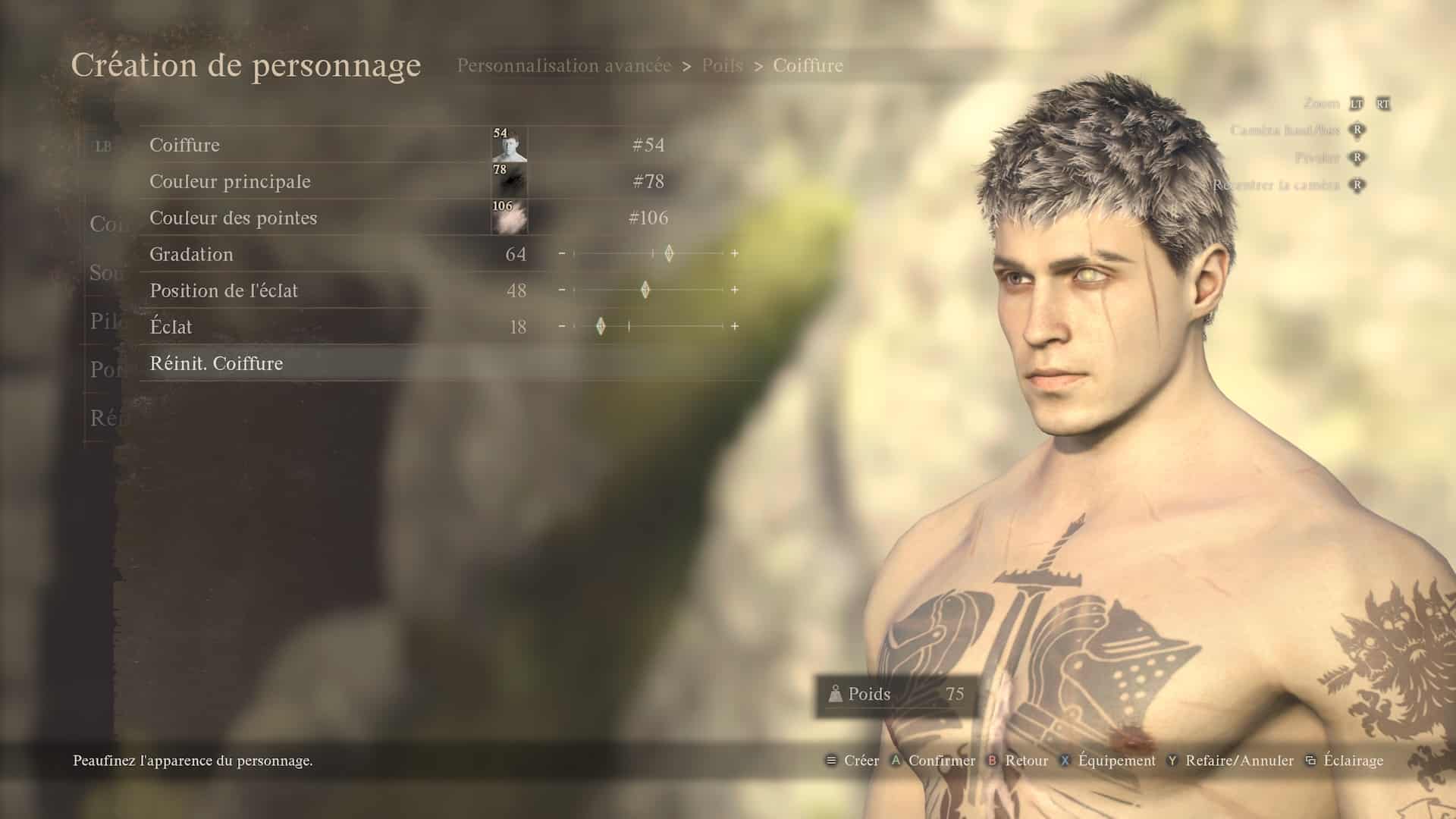Pick the tip color #106 swatch

pos(509,218)
